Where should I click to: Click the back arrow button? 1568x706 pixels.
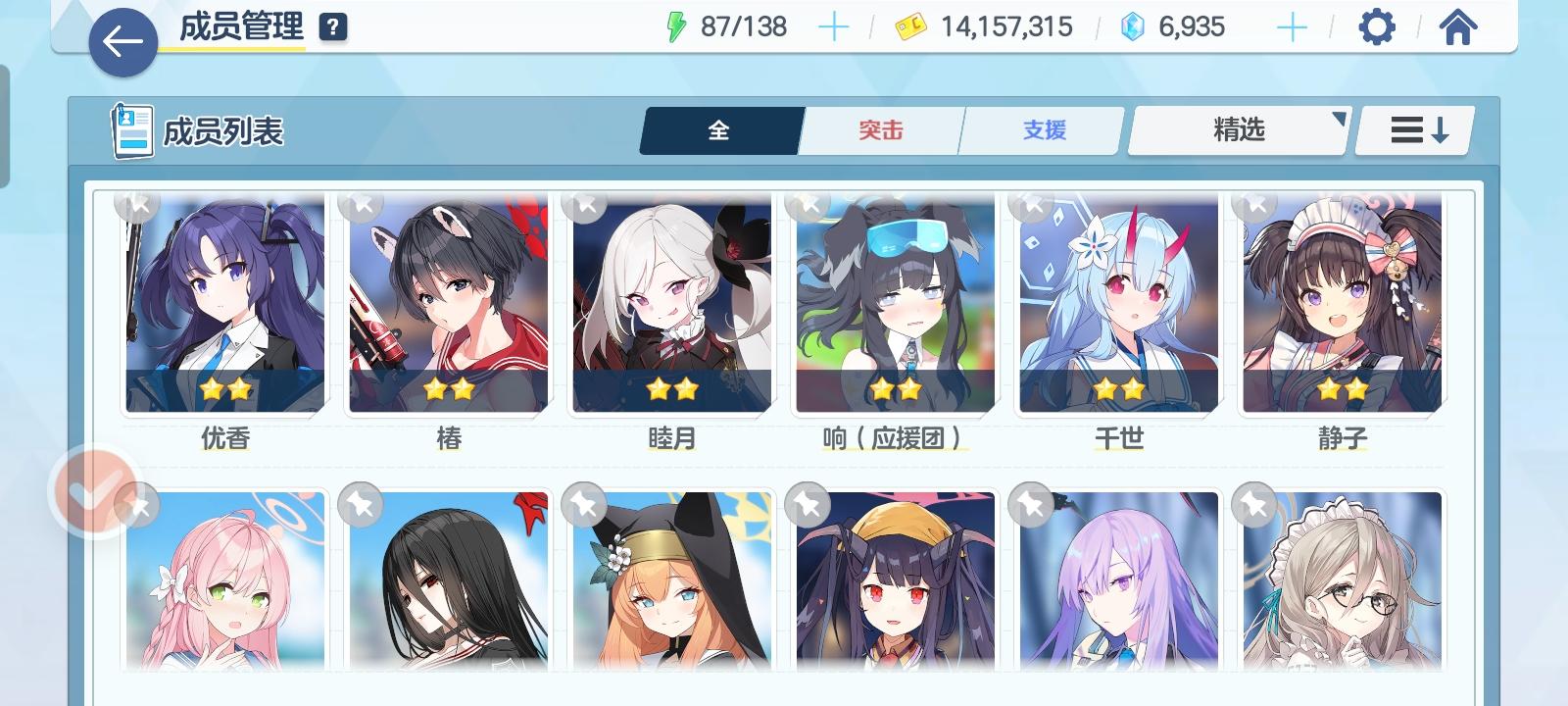pos(122,39)
